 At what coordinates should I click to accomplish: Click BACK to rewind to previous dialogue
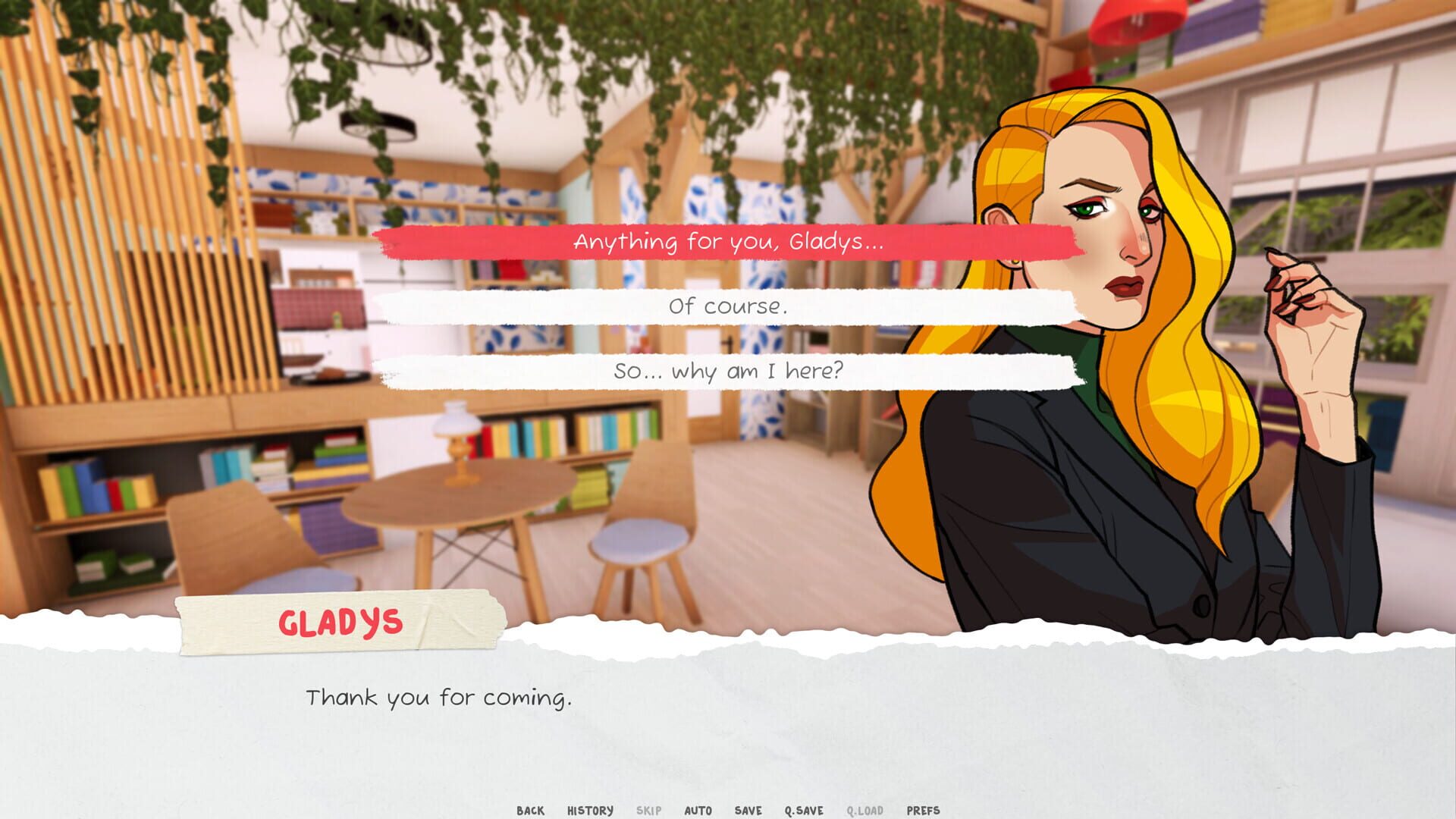point(531,810)
